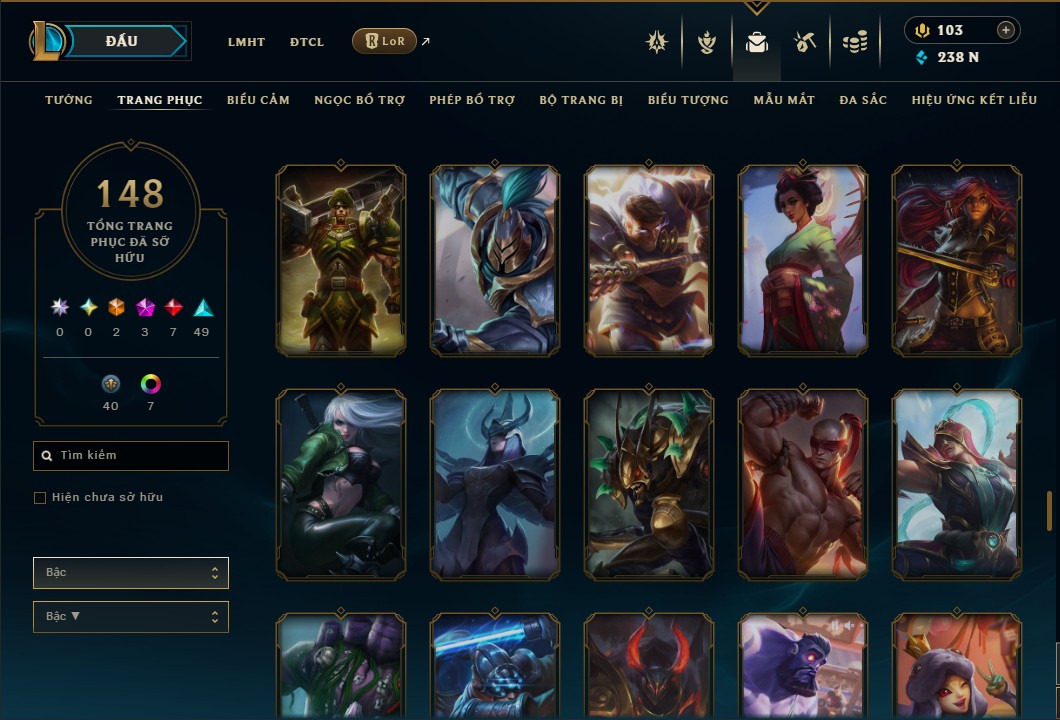Image resolution: width=1060 pixels, height=720 pixels.
Task: Launch the LoR external link
Action: click(385, 41)
